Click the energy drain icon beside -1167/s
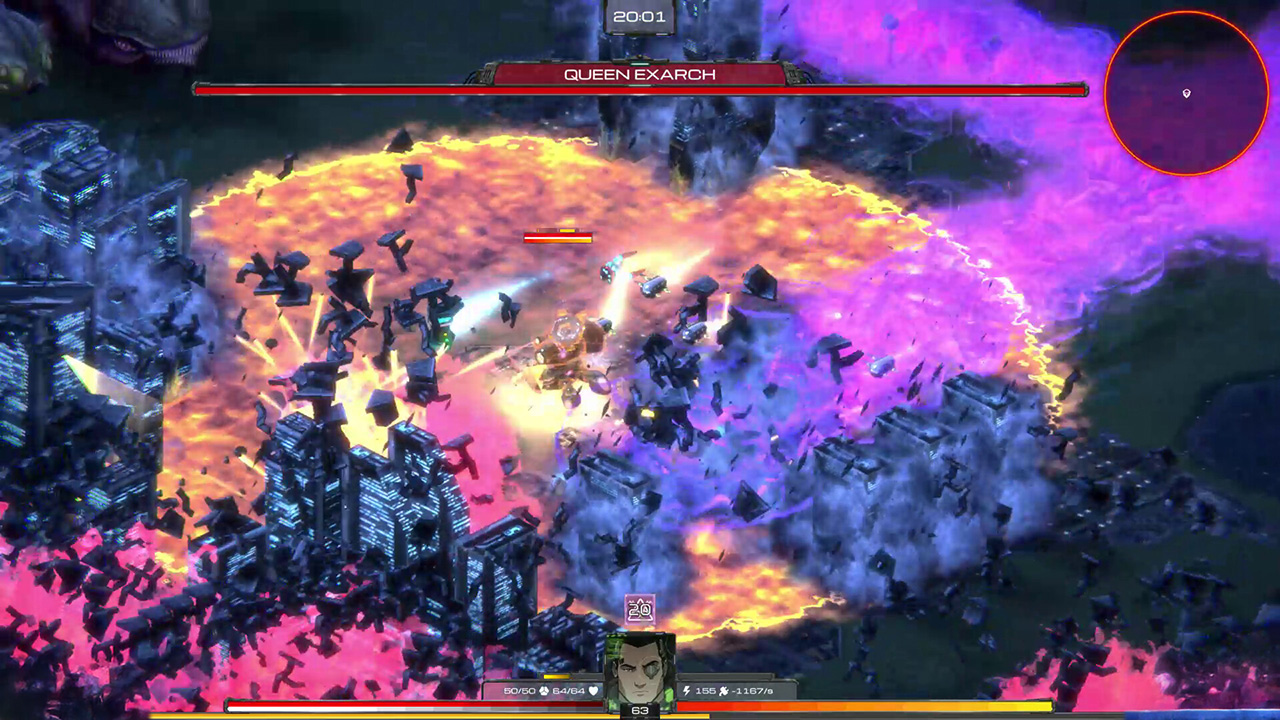This screenshot has width=1280, height=720. coord(723,690)
